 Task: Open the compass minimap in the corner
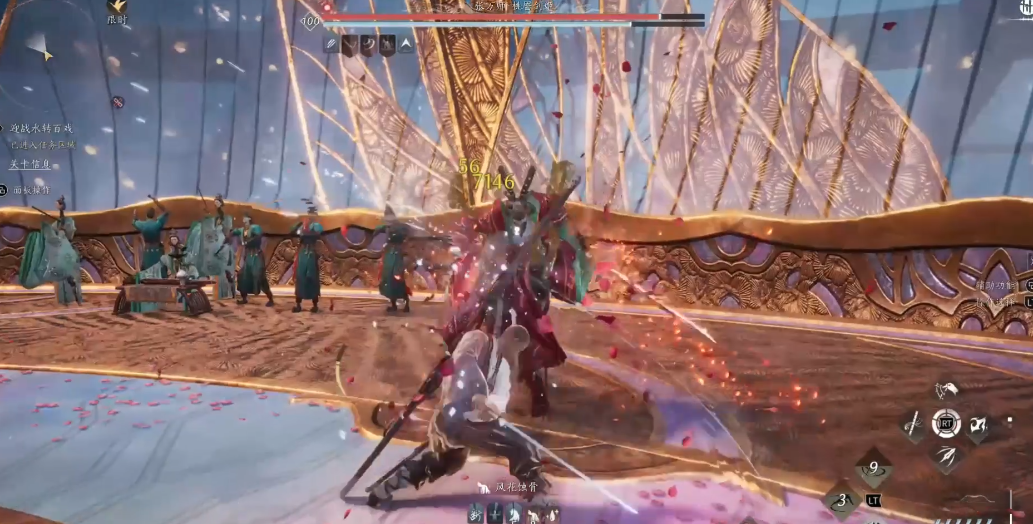(x=38, y=46)
